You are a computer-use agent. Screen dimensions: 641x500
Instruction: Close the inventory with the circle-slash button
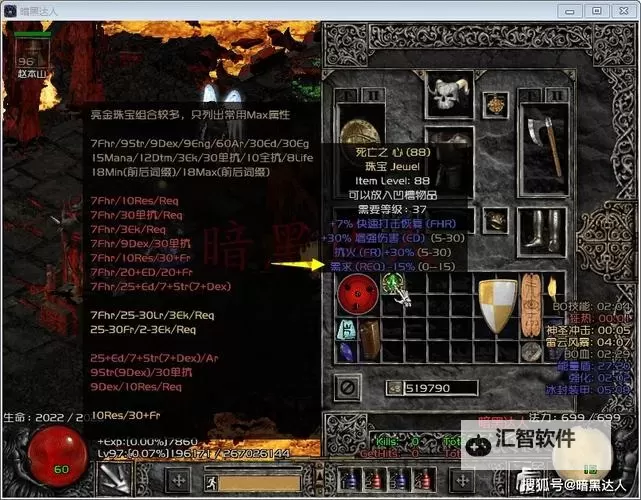tap(346, 386)
